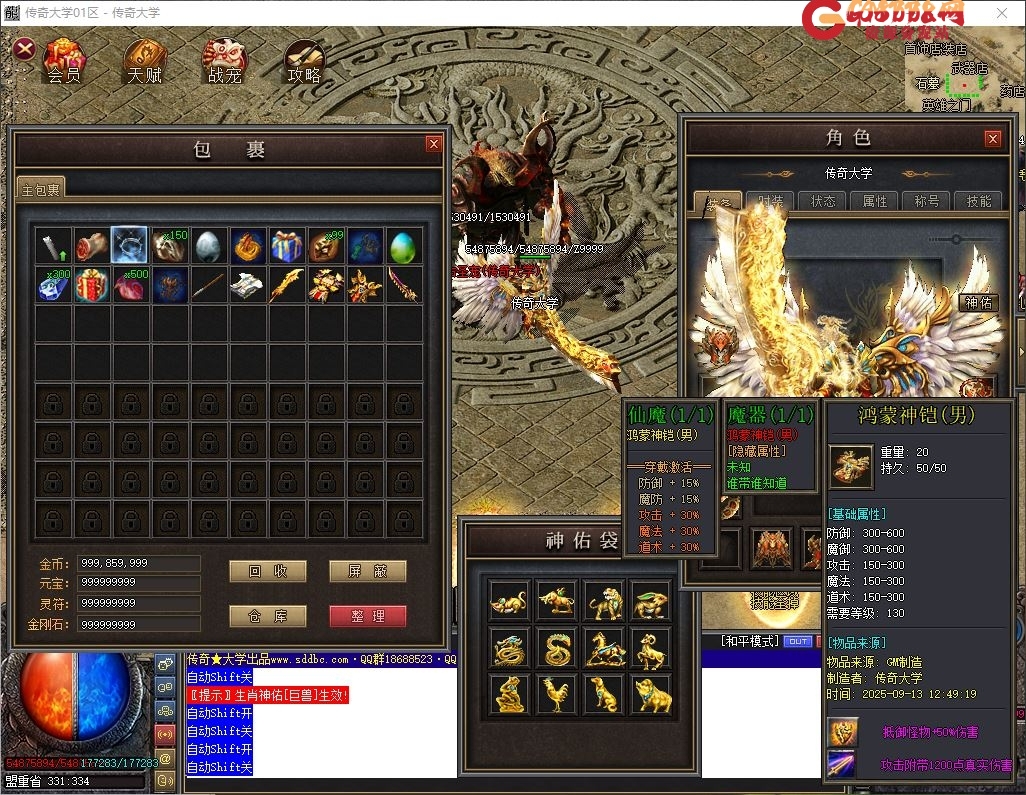The image size is (1026, 795).
Task: Sort the bag with the 整理 button
Action: 367,616
